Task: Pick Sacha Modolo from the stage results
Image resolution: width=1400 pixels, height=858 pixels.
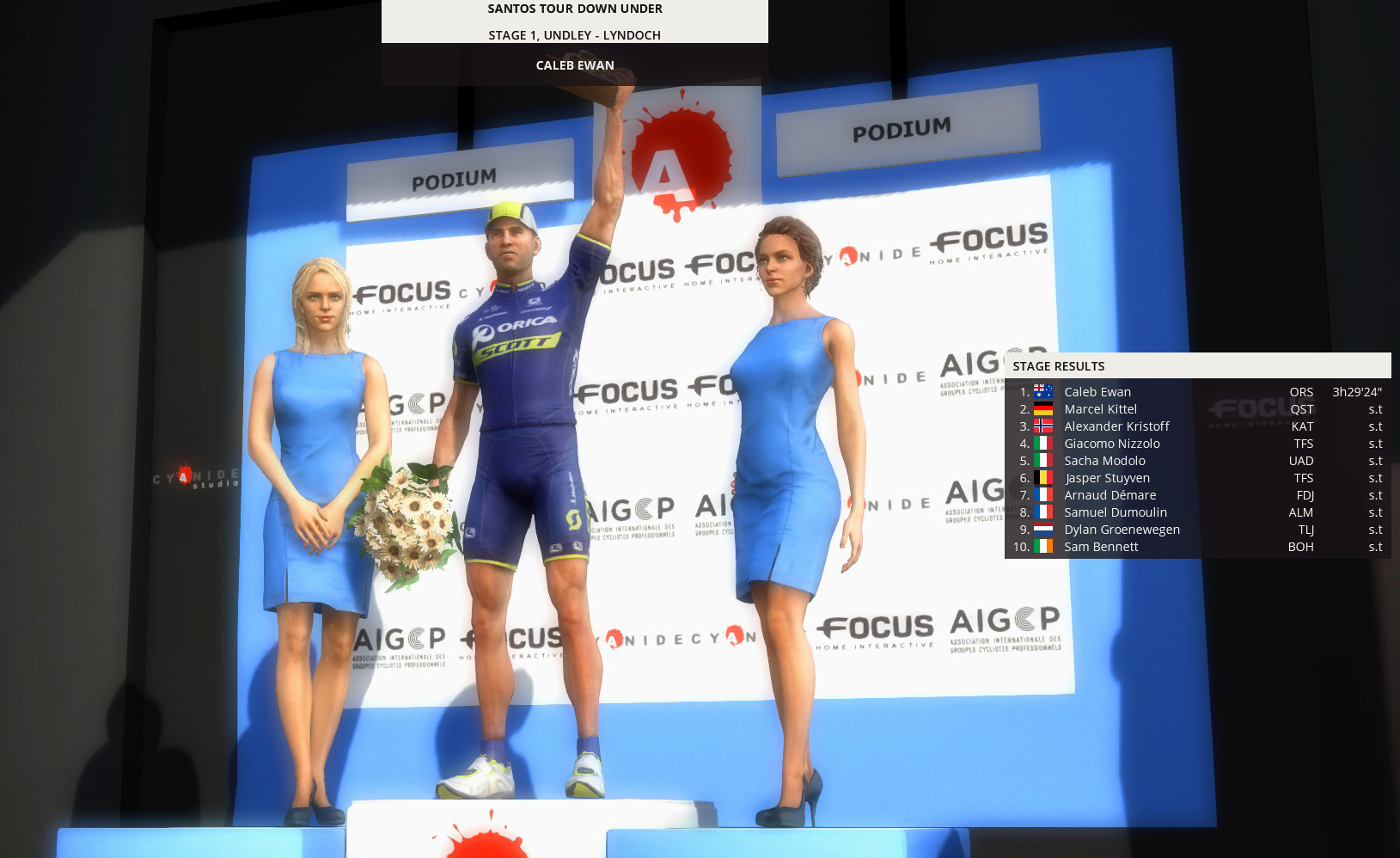Action: 1104,461
